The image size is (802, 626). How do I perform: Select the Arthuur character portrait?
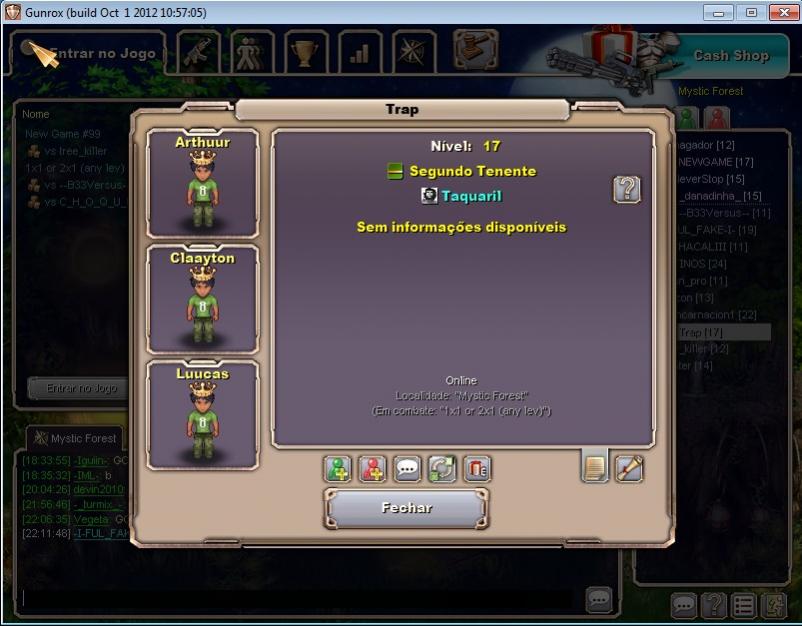(x=203, y=183)
